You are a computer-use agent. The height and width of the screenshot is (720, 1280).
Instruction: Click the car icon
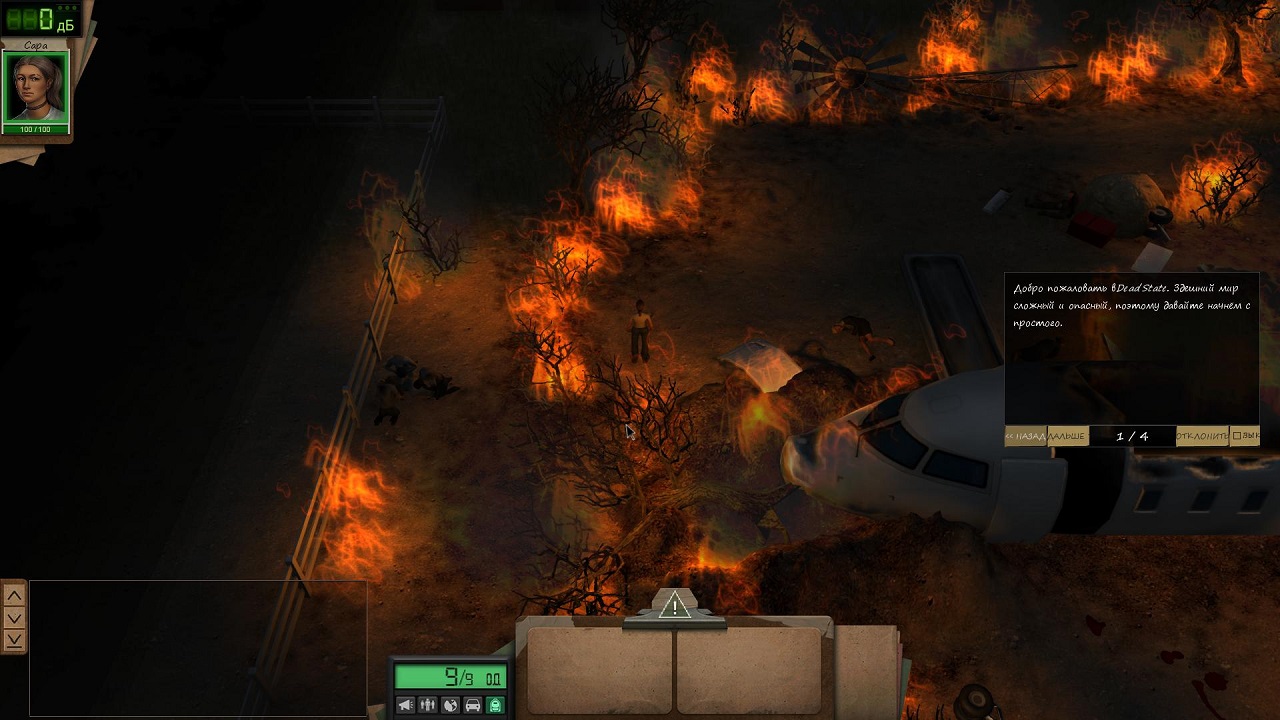473,705
